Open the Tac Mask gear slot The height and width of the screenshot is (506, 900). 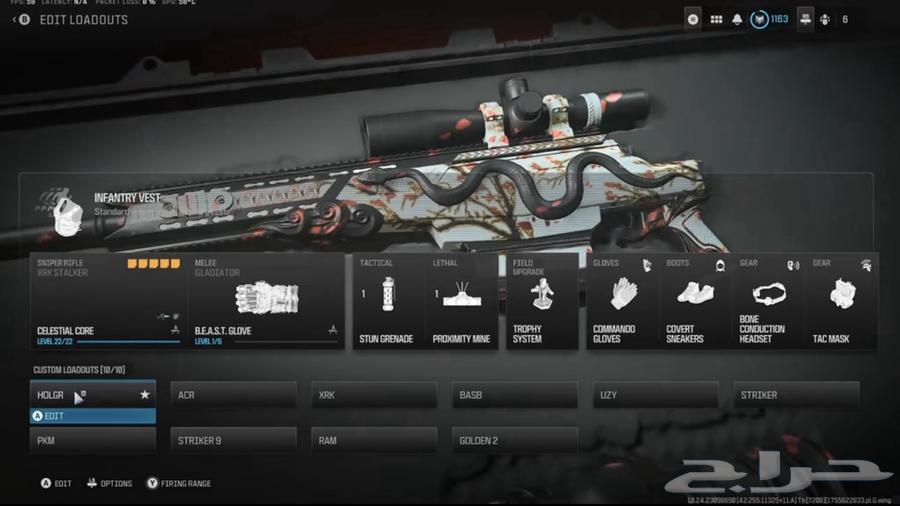click(x=842, y=301)
